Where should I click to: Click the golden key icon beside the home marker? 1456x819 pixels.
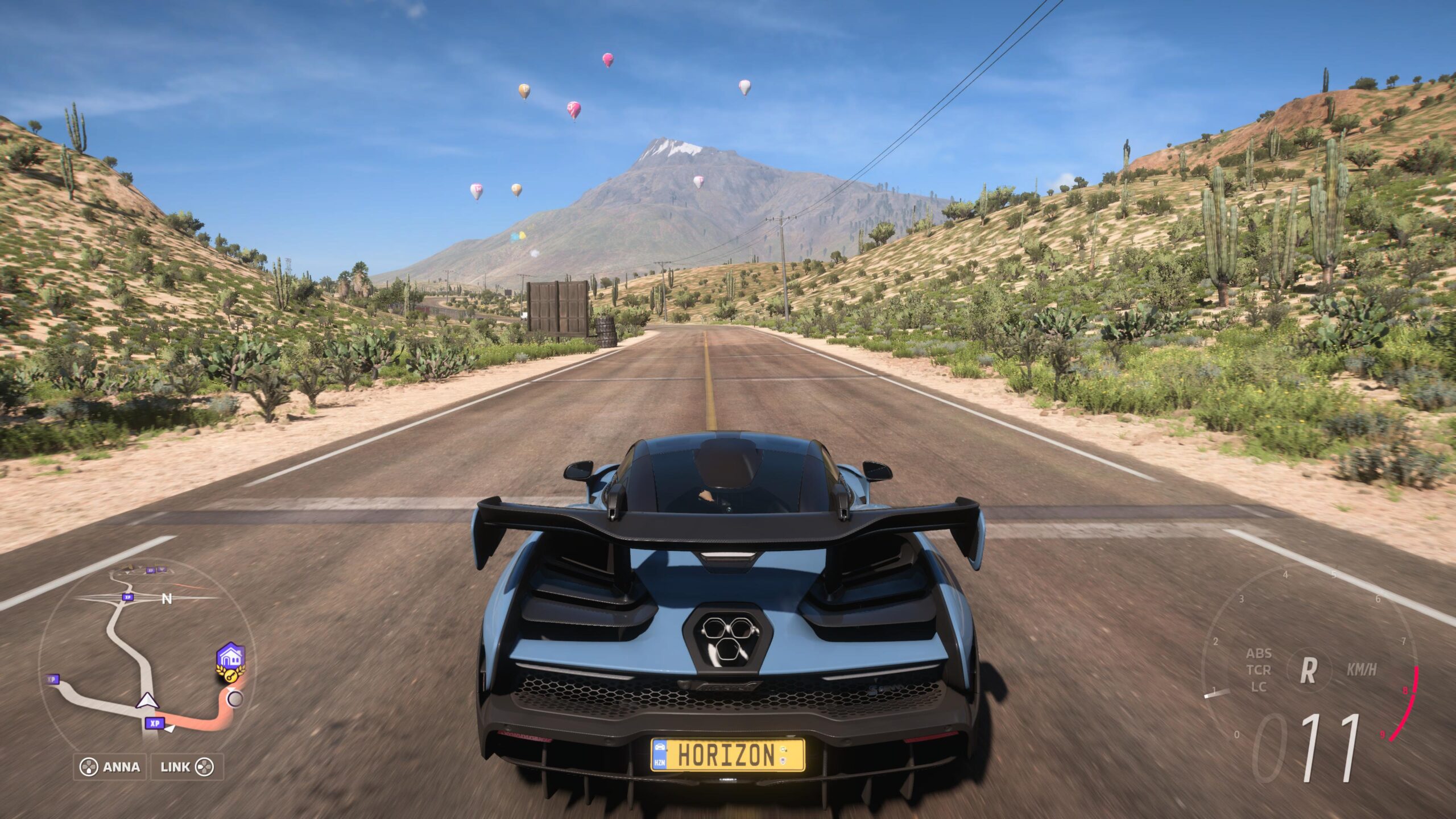[x=230, y=676]
